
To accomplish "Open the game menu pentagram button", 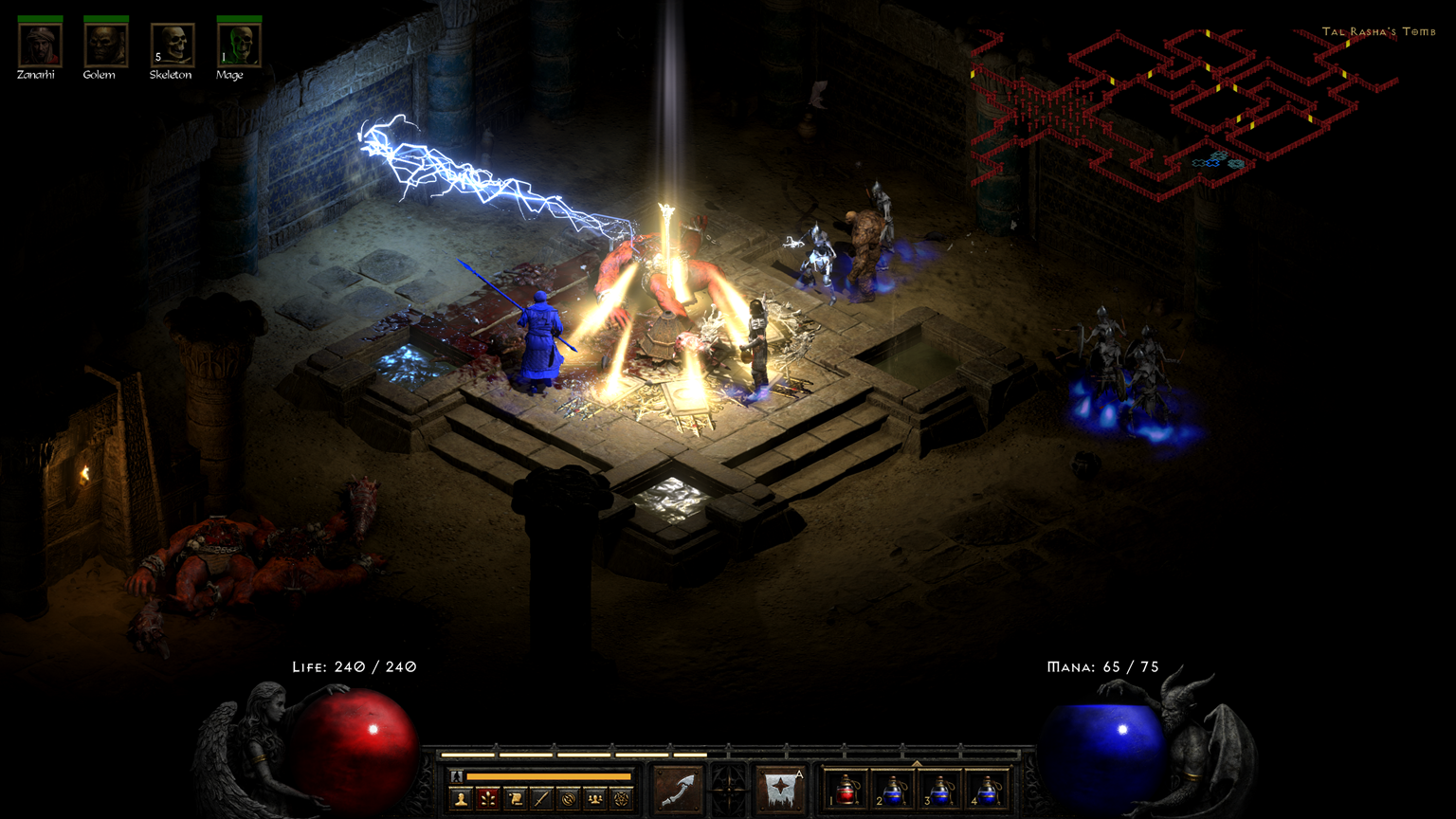I will click(x=621, y=798).
